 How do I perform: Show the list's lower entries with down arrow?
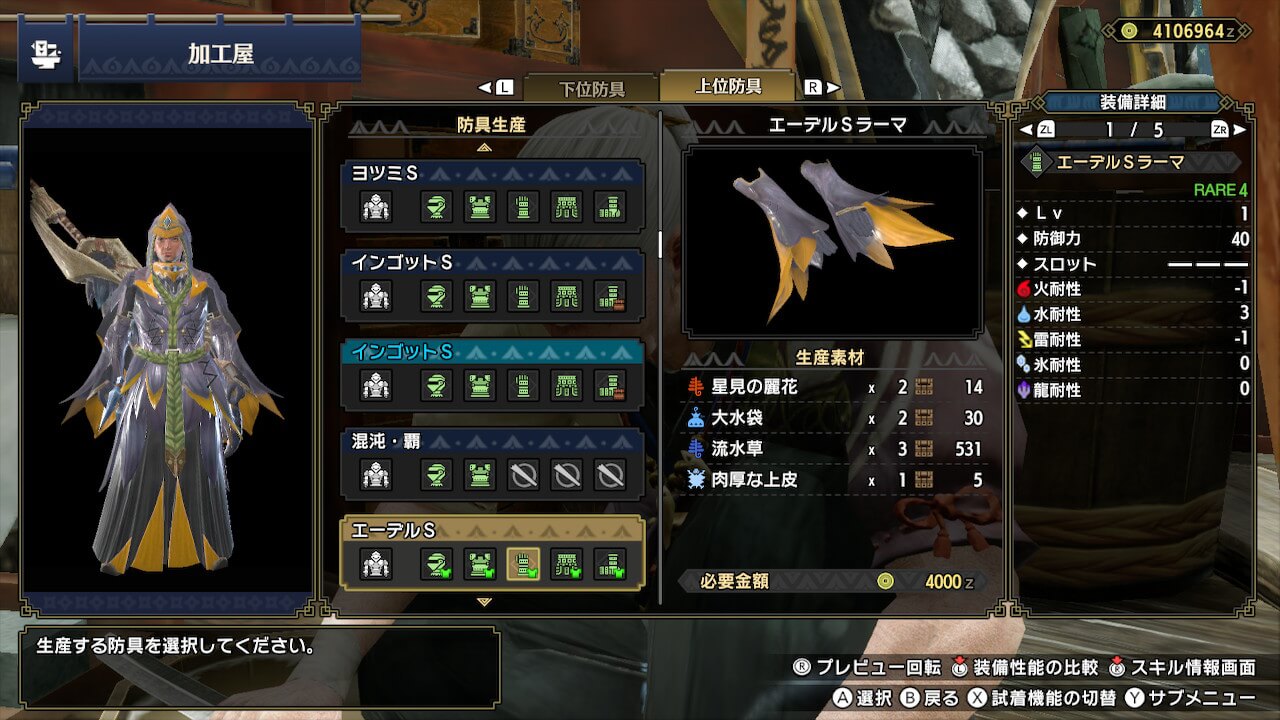tap(485, 602)
